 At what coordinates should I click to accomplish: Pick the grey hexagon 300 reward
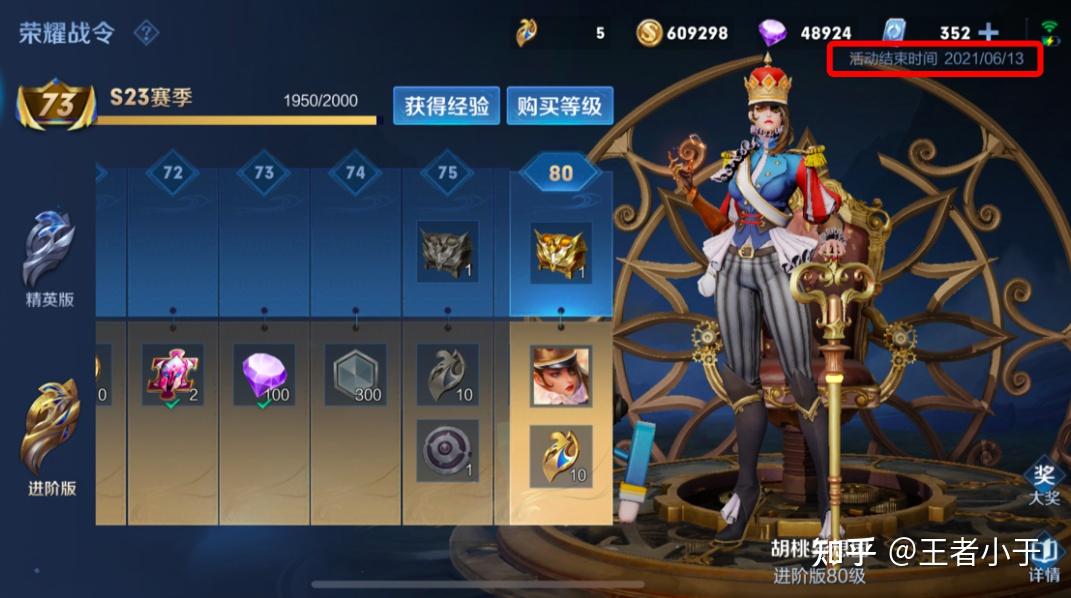(355, 376)
